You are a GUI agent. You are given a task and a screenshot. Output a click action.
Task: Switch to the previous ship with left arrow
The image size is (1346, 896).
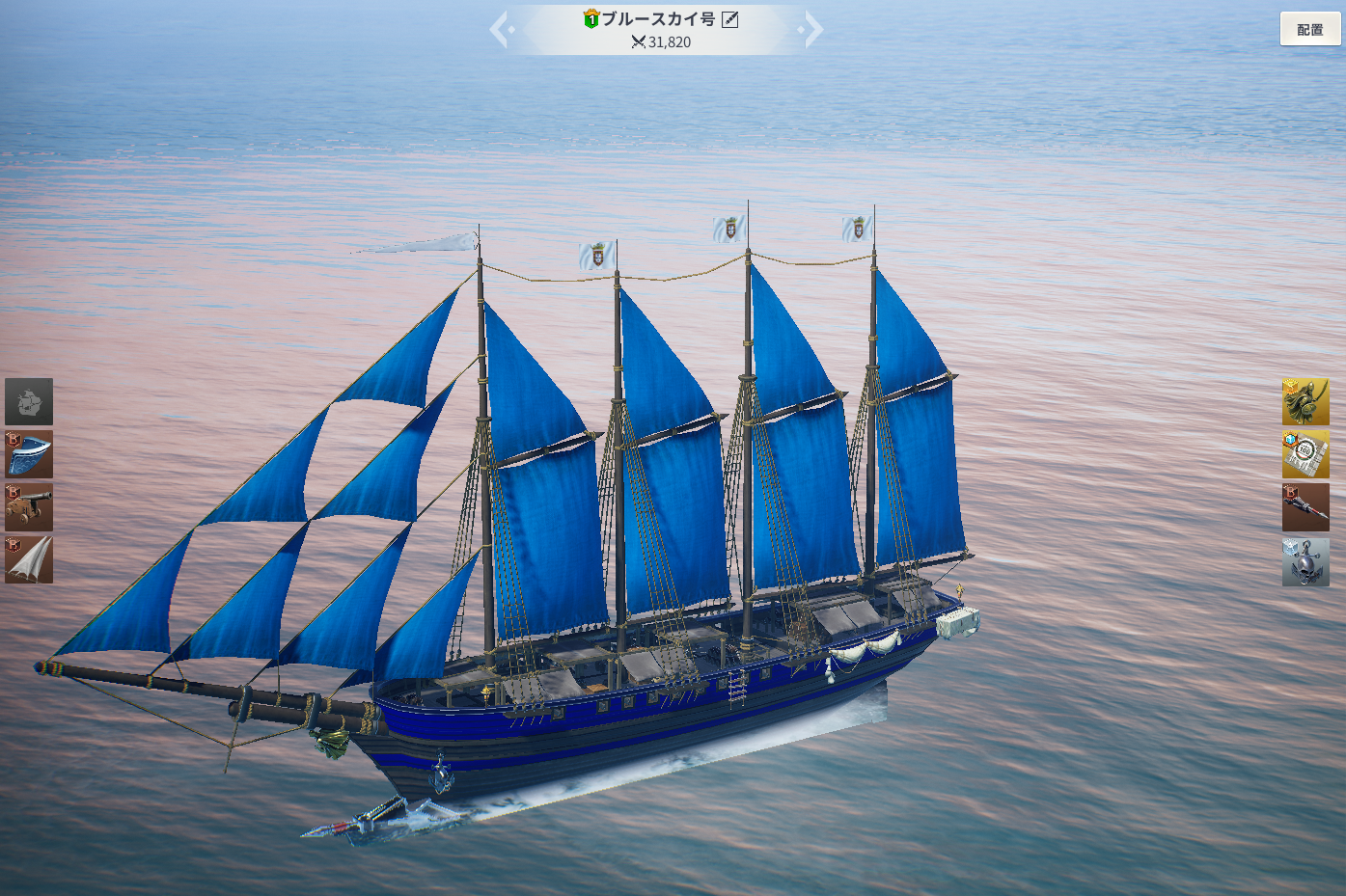[500, 30]
